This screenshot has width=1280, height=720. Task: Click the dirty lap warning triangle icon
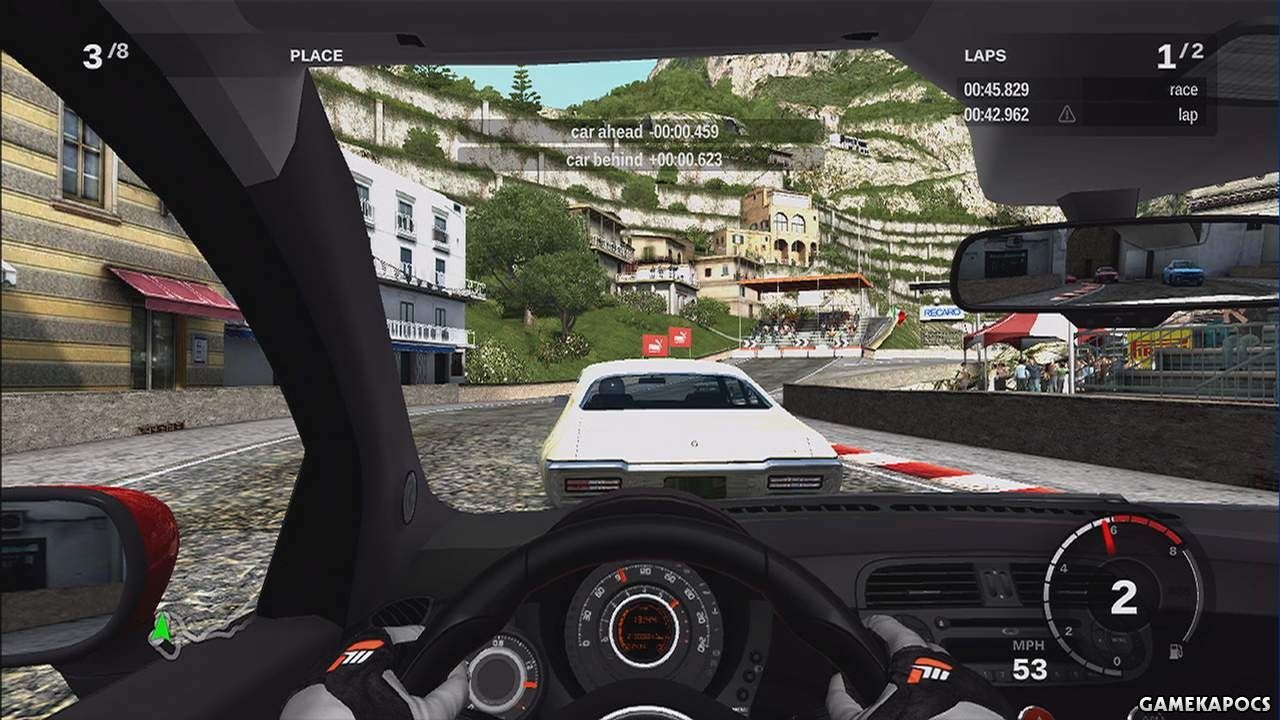(1067, 115)
